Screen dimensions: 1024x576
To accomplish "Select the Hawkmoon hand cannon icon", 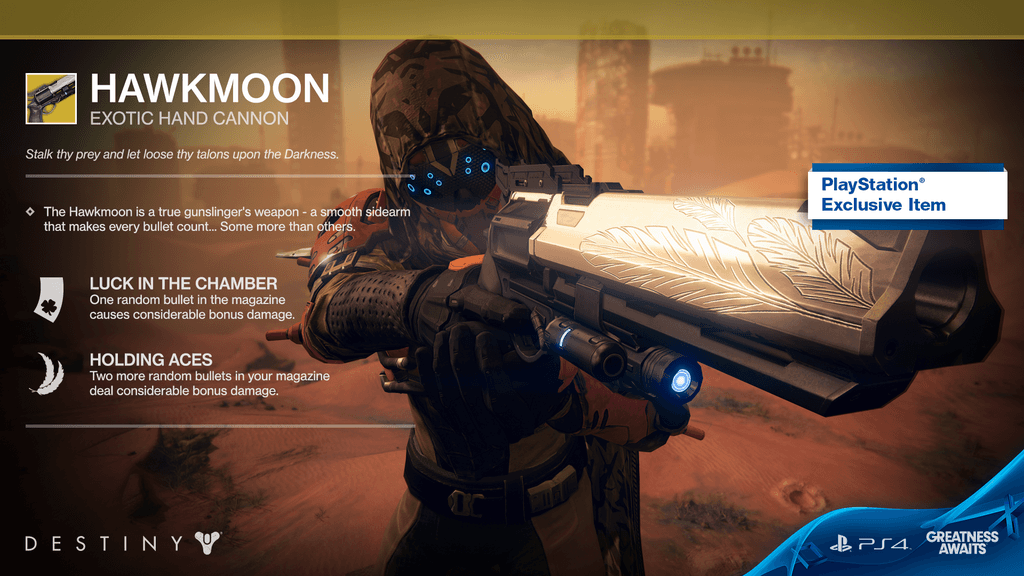I will [51, 97].
